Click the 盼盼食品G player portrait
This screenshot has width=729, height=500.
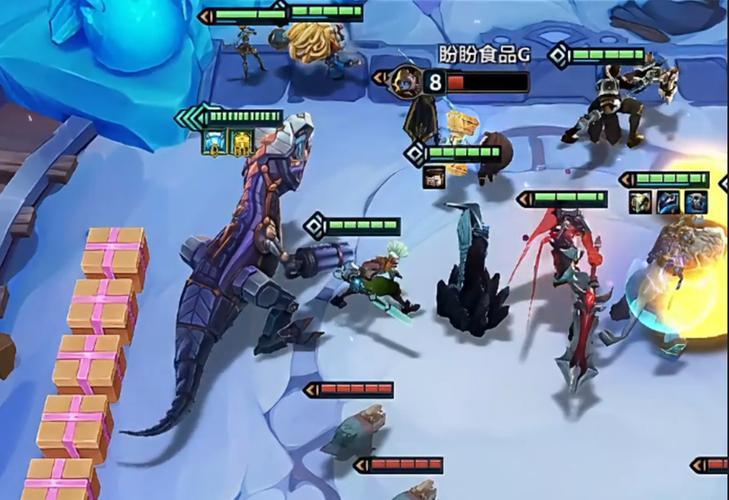pyautogui.click(x=406, y=81)
